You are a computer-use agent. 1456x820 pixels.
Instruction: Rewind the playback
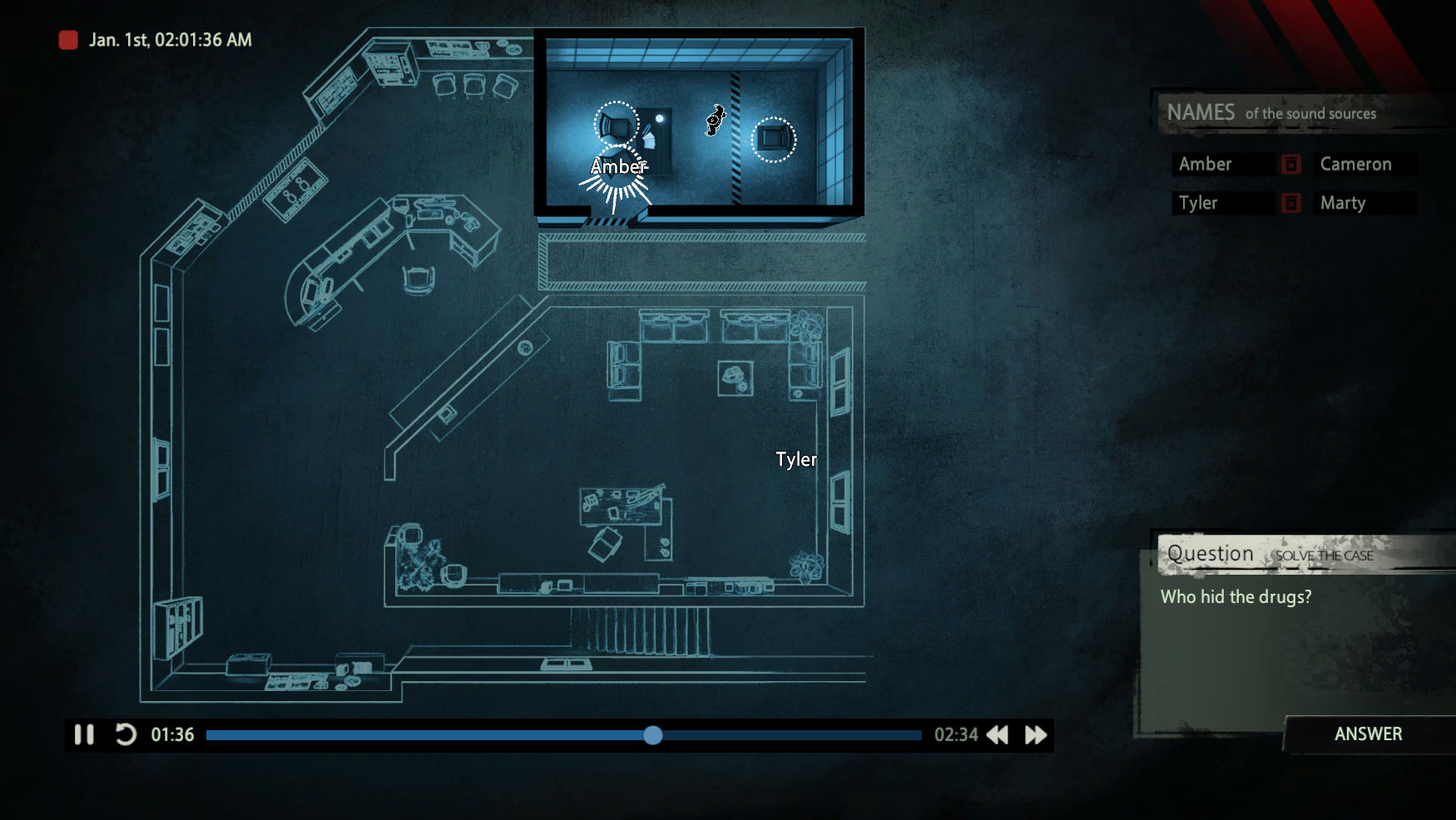pos(996,735)
